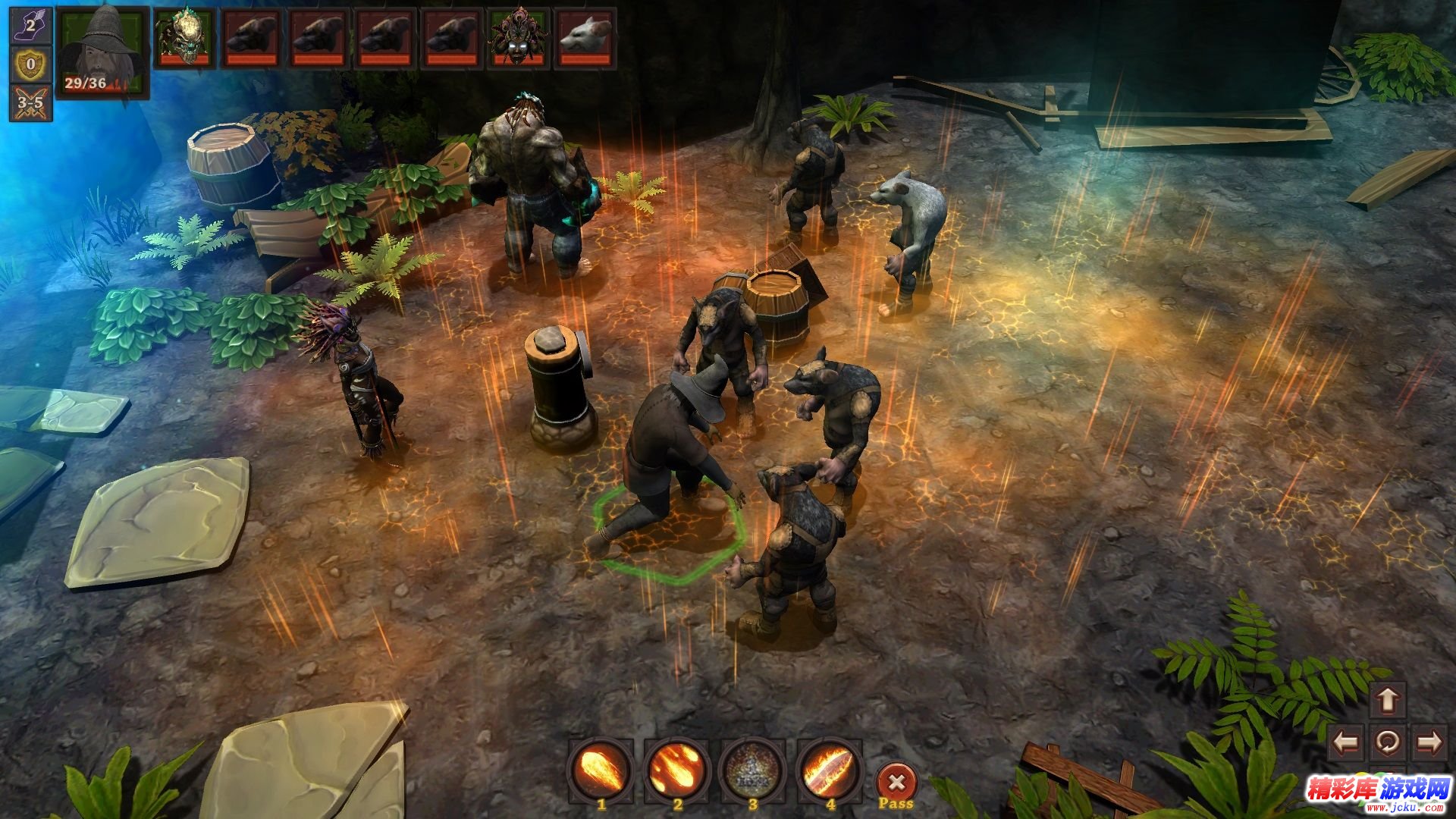Viewport: 1456px width, 819px height.
Task: Select the white rat turn portrait
Action: (x=585, y=38)
